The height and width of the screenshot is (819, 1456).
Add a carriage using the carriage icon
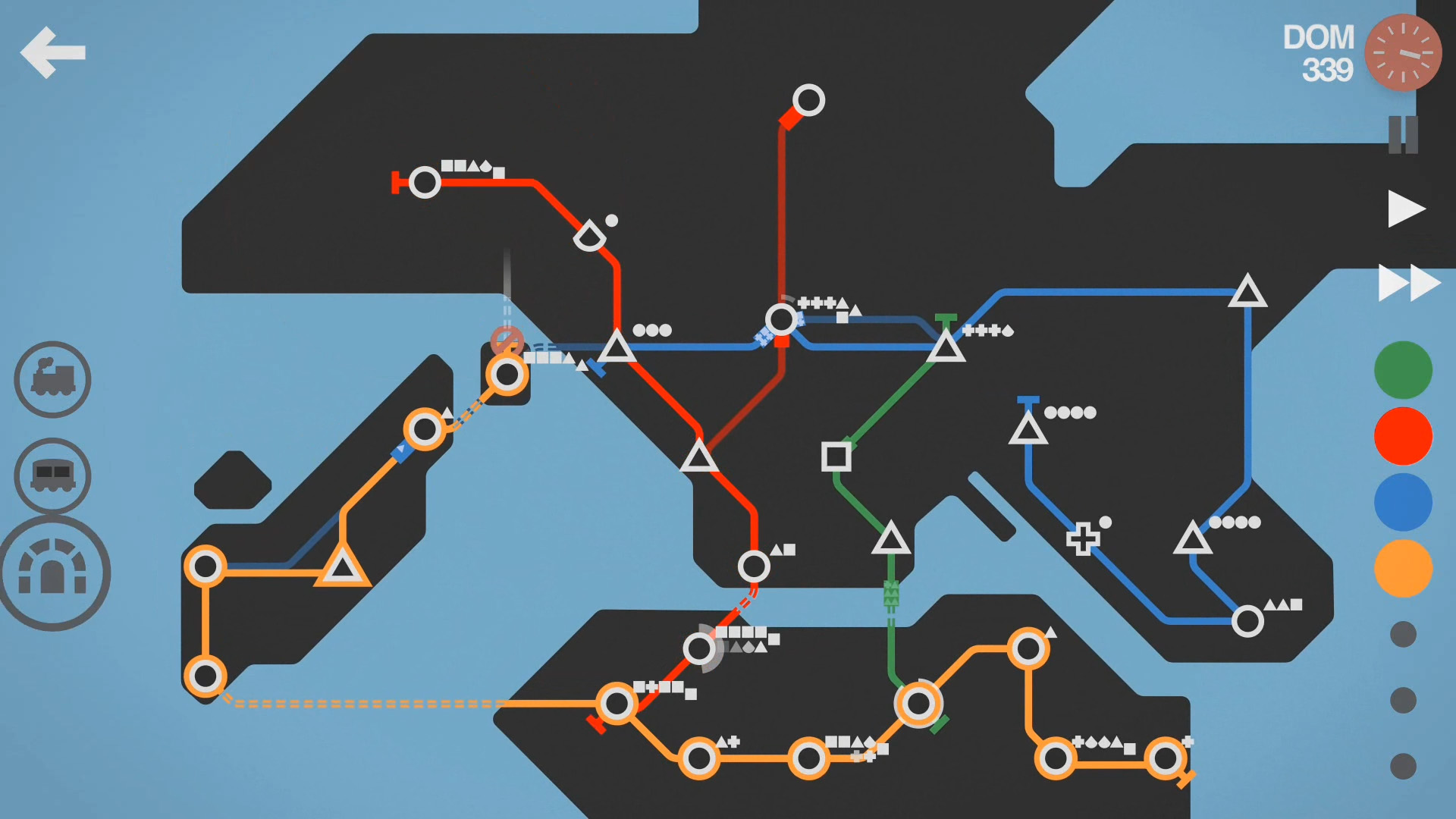coord(51,476)
